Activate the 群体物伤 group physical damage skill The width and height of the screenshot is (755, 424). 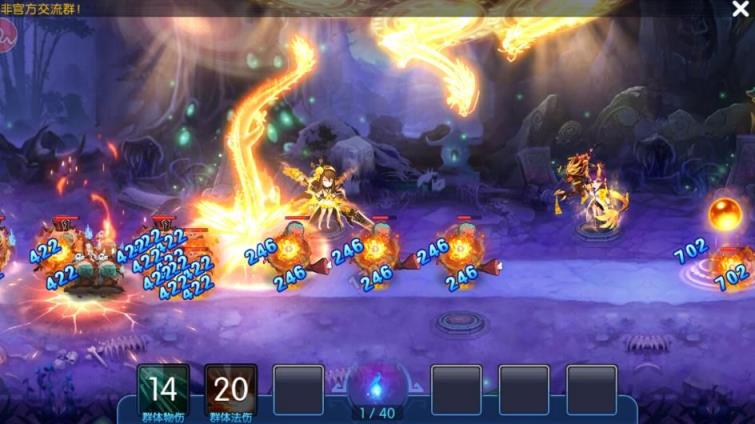pos(164,389)
